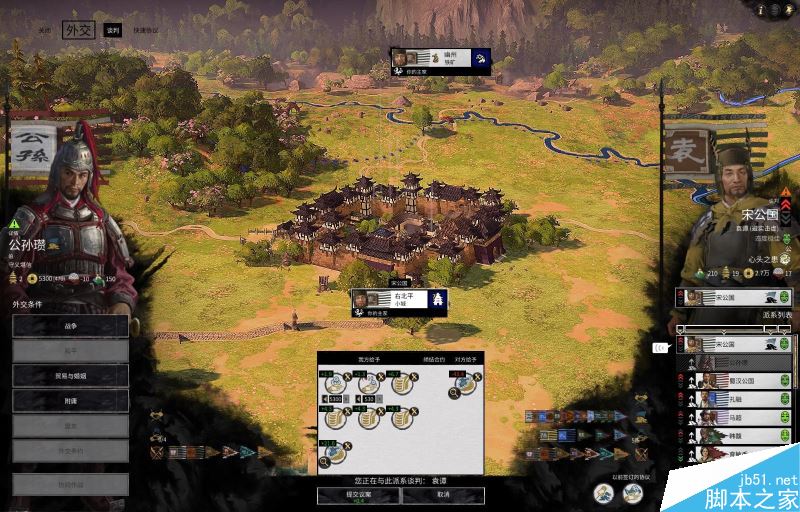
Task: Expand the faction list side arrow tab
Action: point(660,348)
